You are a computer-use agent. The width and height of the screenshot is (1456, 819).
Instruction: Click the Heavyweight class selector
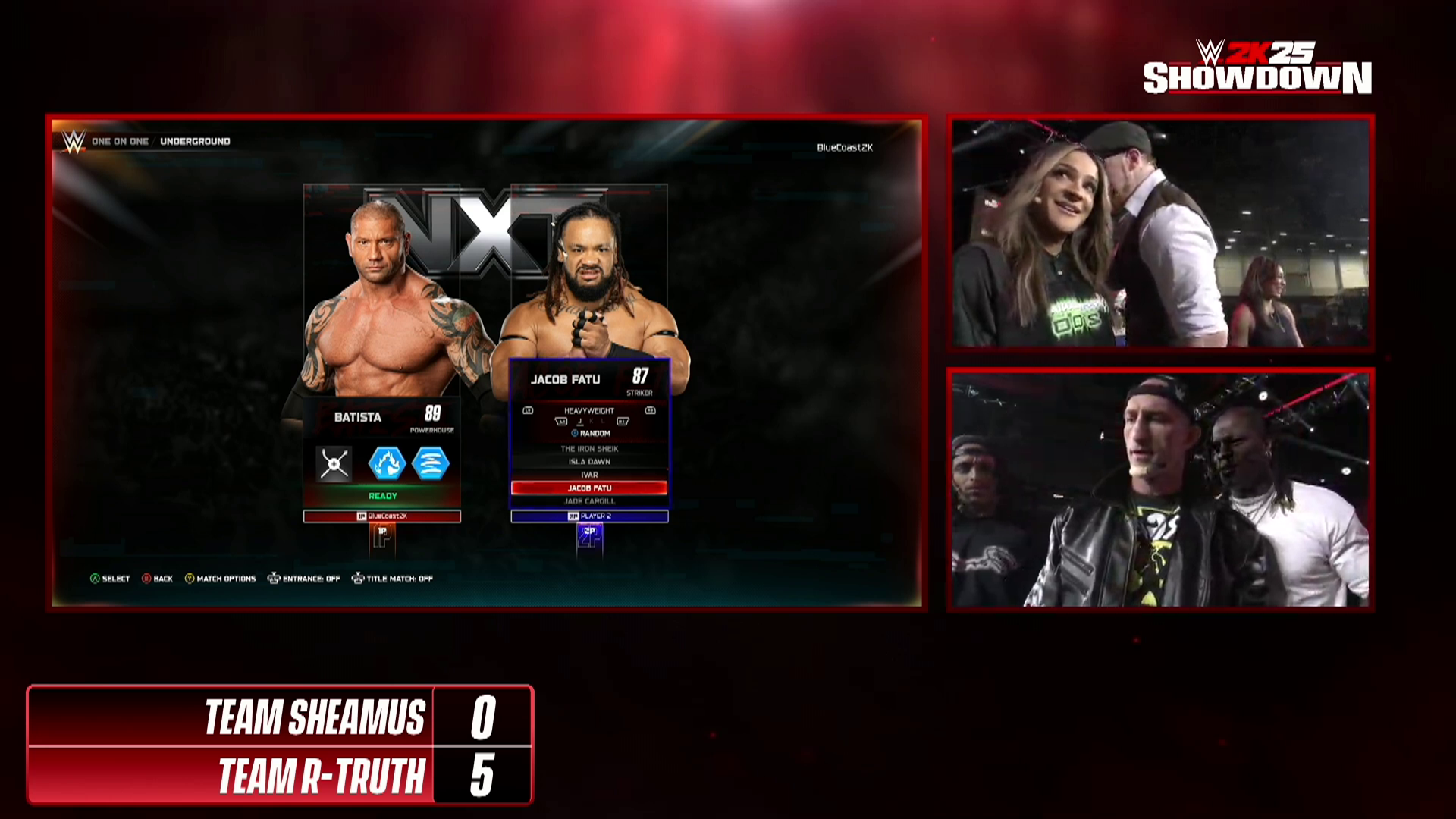(x=589, y=411)
